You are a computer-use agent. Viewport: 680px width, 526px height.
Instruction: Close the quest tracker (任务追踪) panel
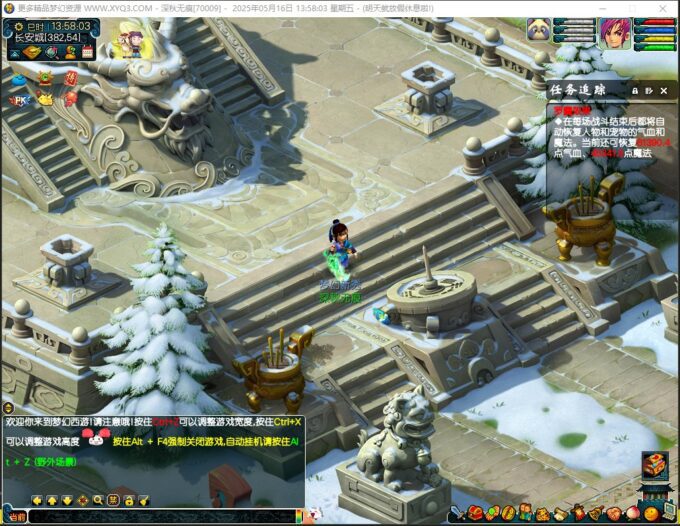[664, 90]
